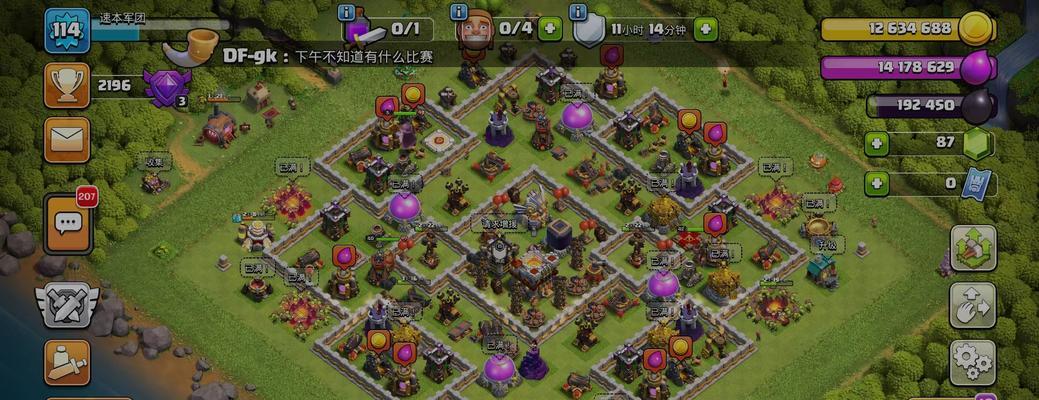
Task: Open the army training sword button
Action: point(67,364)
